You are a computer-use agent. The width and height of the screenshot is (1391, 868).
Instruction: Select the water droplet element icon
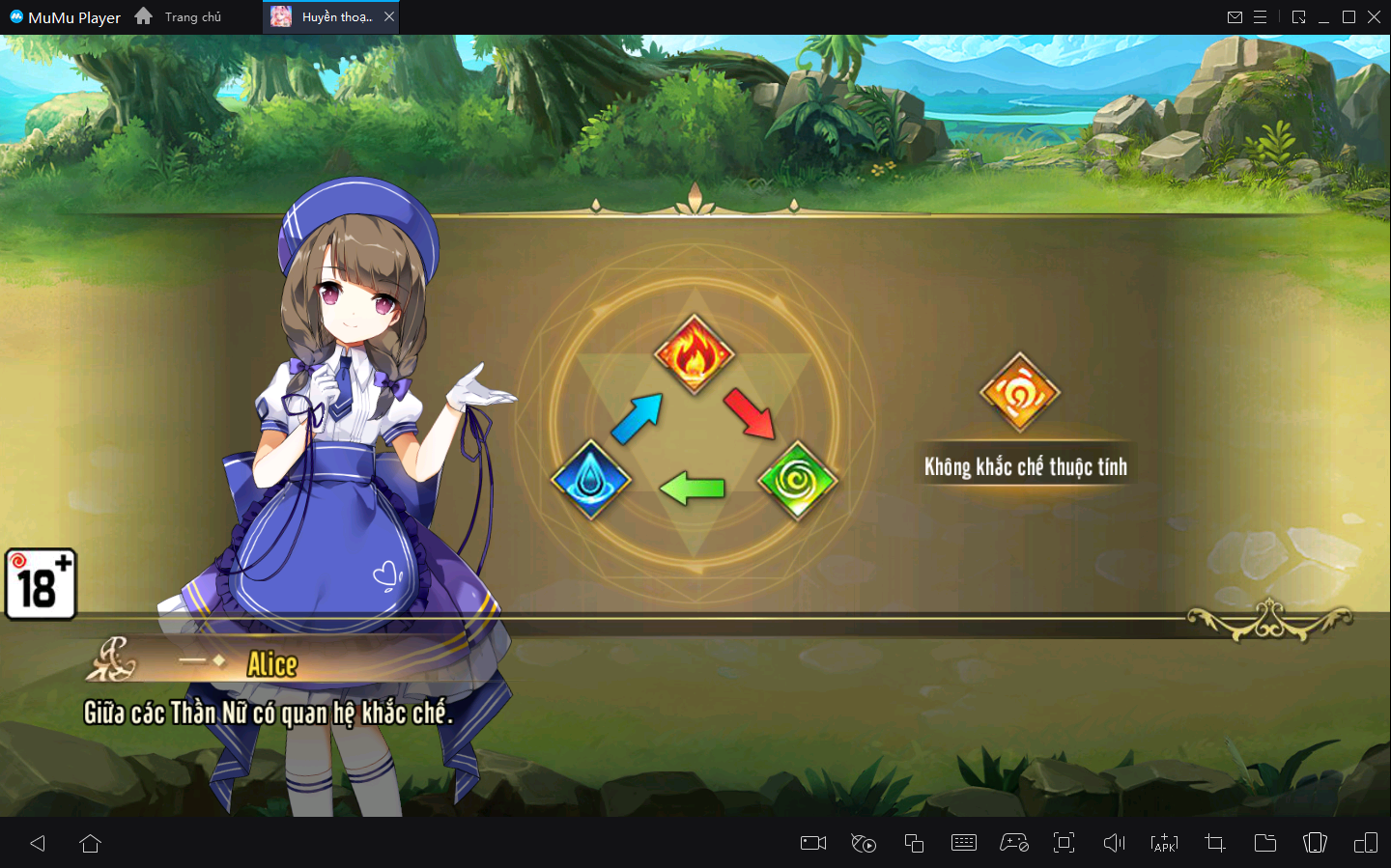(x=590, y=479)
